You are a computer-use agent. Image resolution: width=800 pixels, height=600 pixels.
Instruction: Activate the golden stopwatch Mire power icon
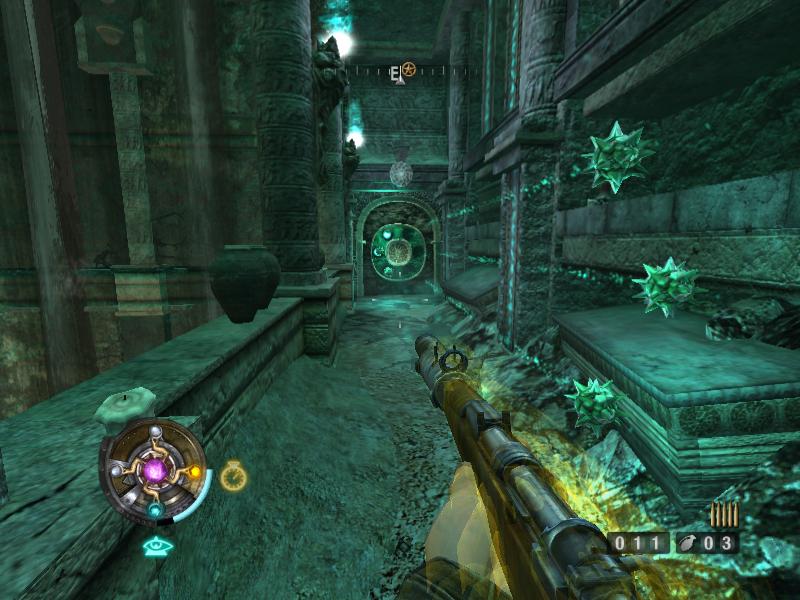(x=233, y=476)
